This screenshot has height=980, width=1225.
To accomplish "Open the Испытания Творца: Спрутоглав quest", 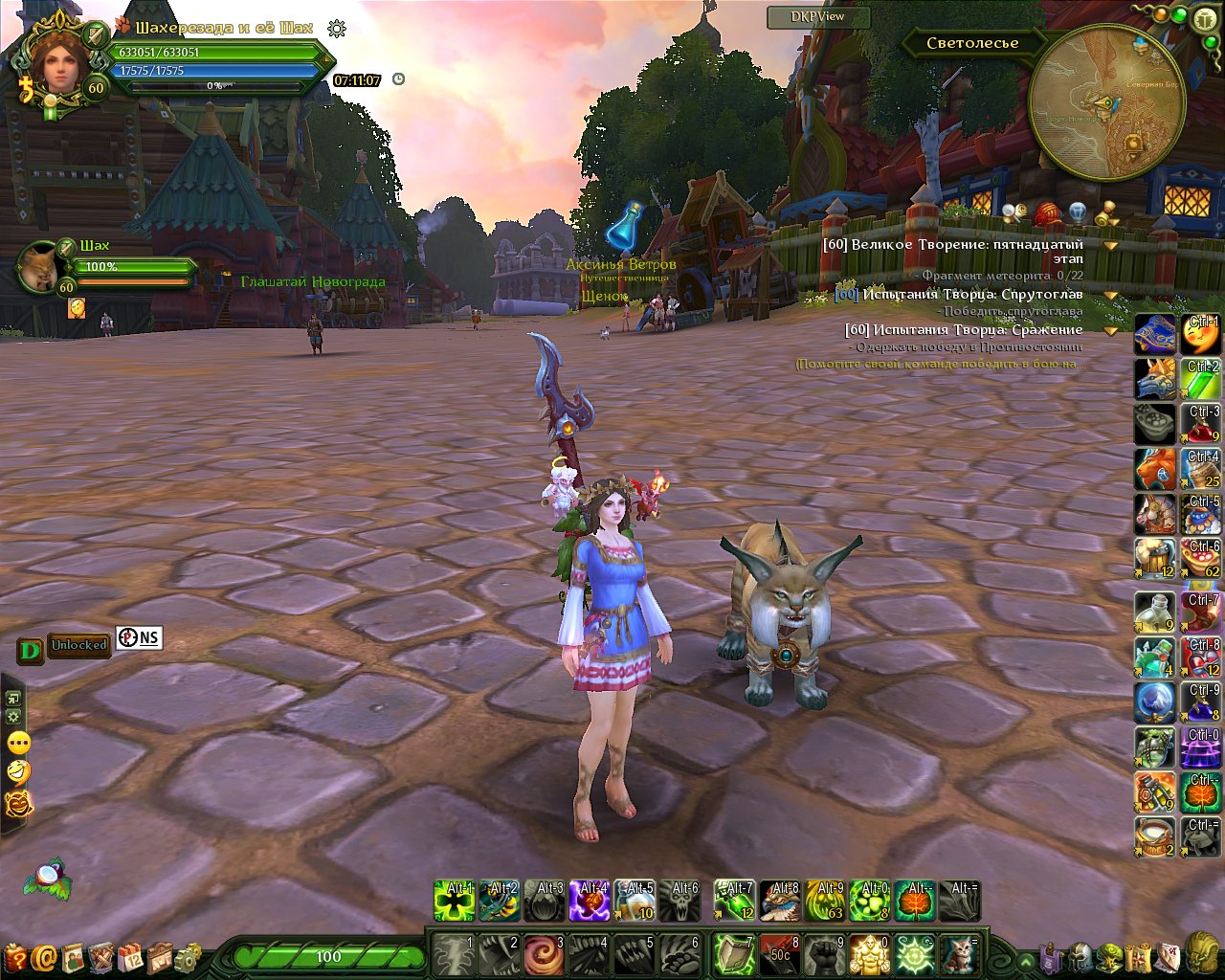I will [972, 295].
